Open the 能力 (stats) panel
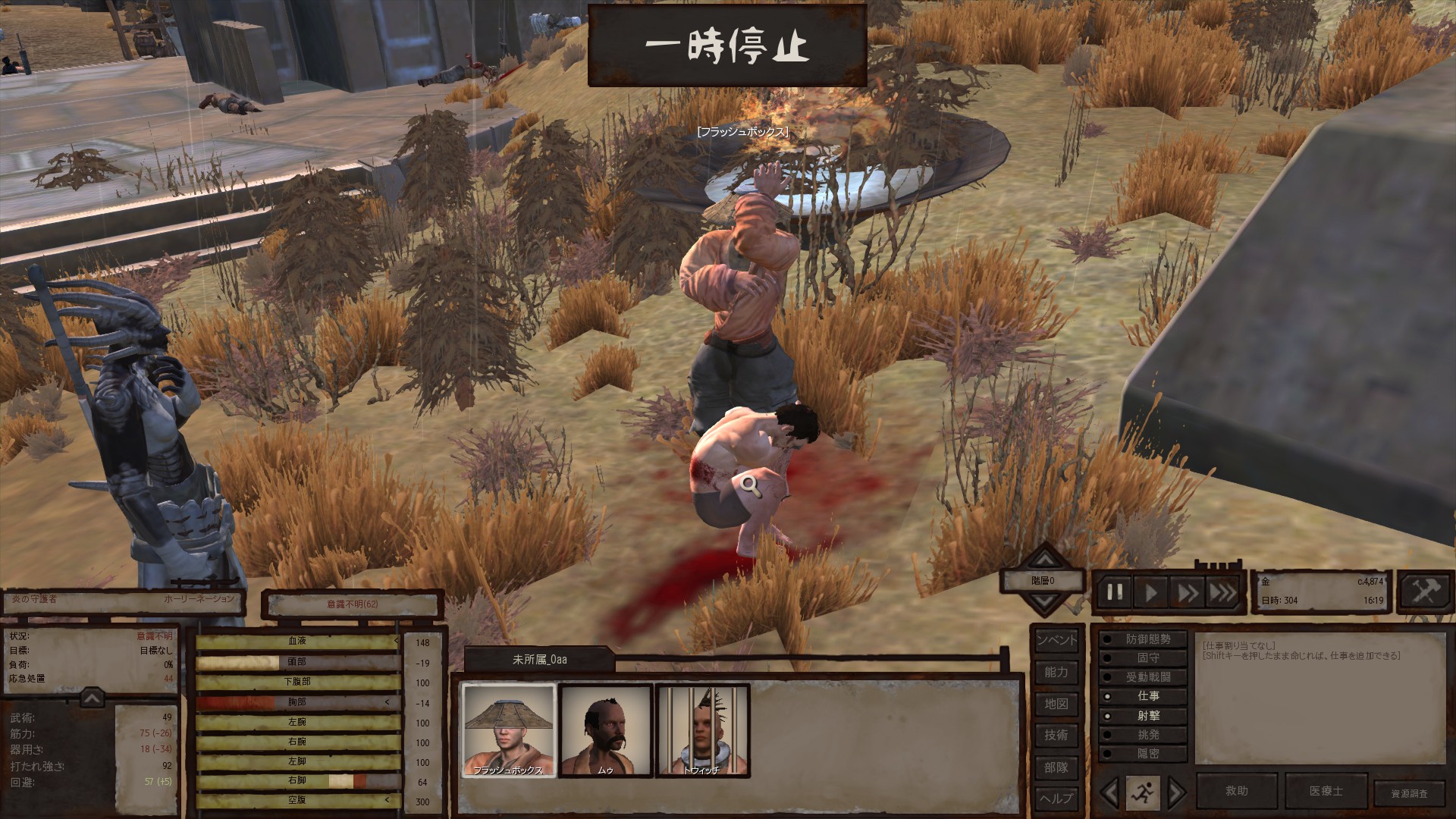The width and height of the screenshot is (1456, 819). tap(1056, 672)
